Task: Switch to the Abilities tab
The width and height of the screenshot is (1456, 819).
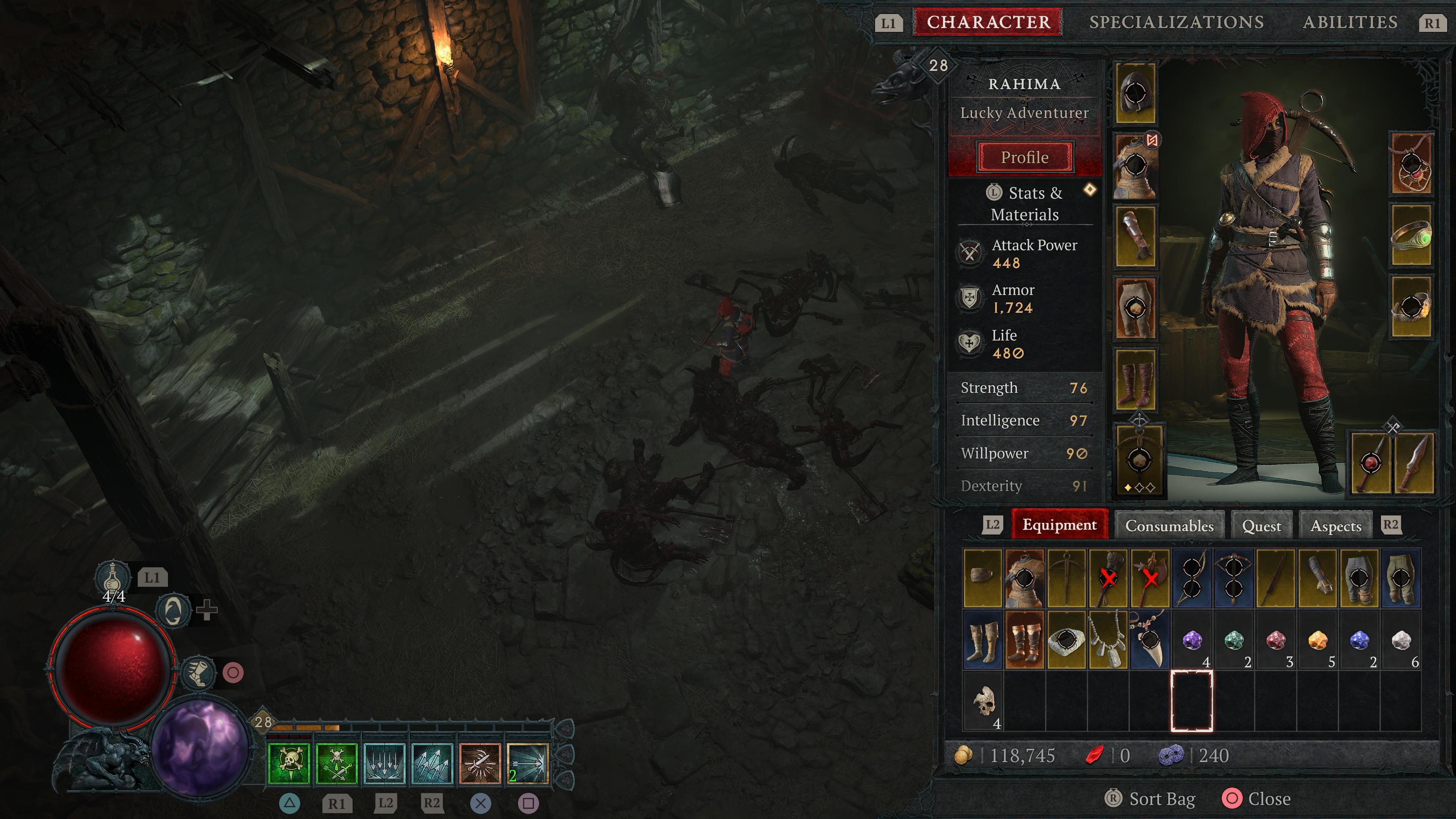Action: (1350, 22)
